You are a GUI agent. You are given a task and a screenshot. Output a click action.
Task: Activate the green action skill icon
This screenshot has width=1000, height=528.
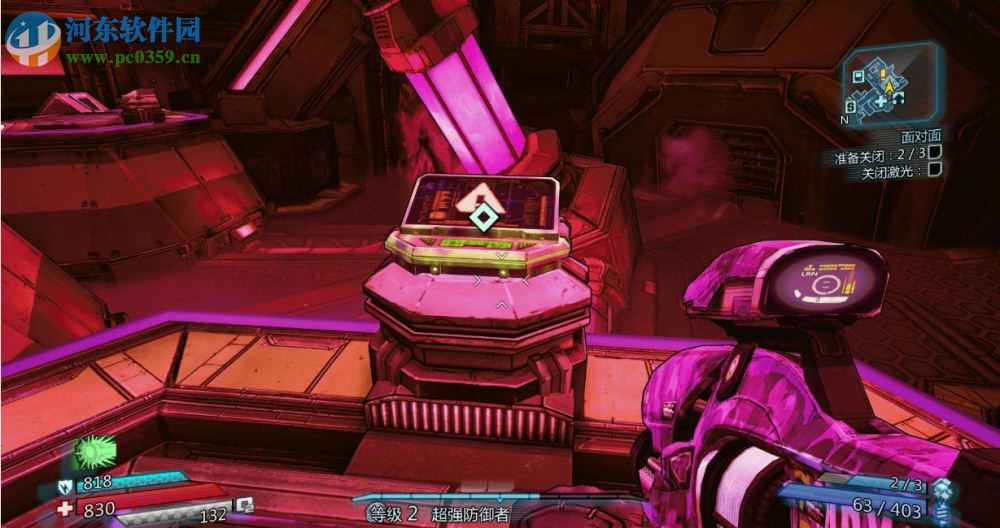click(92, 453)
